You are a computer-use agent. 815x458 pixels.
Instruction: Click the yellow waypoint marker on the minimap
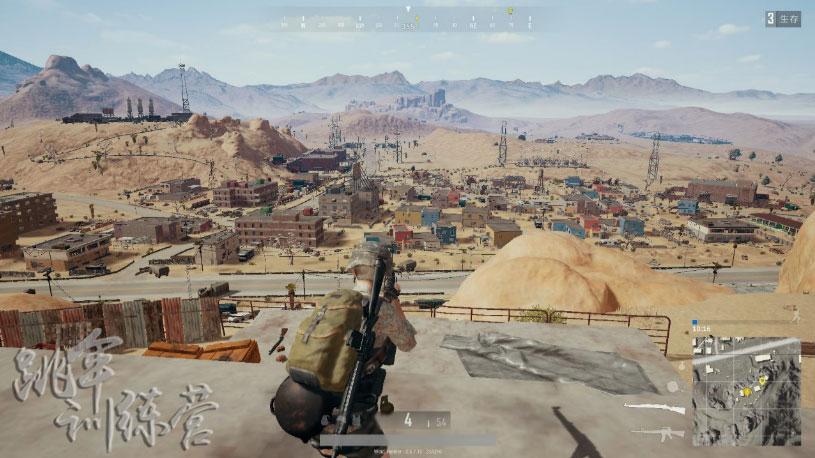click(762, 380)
